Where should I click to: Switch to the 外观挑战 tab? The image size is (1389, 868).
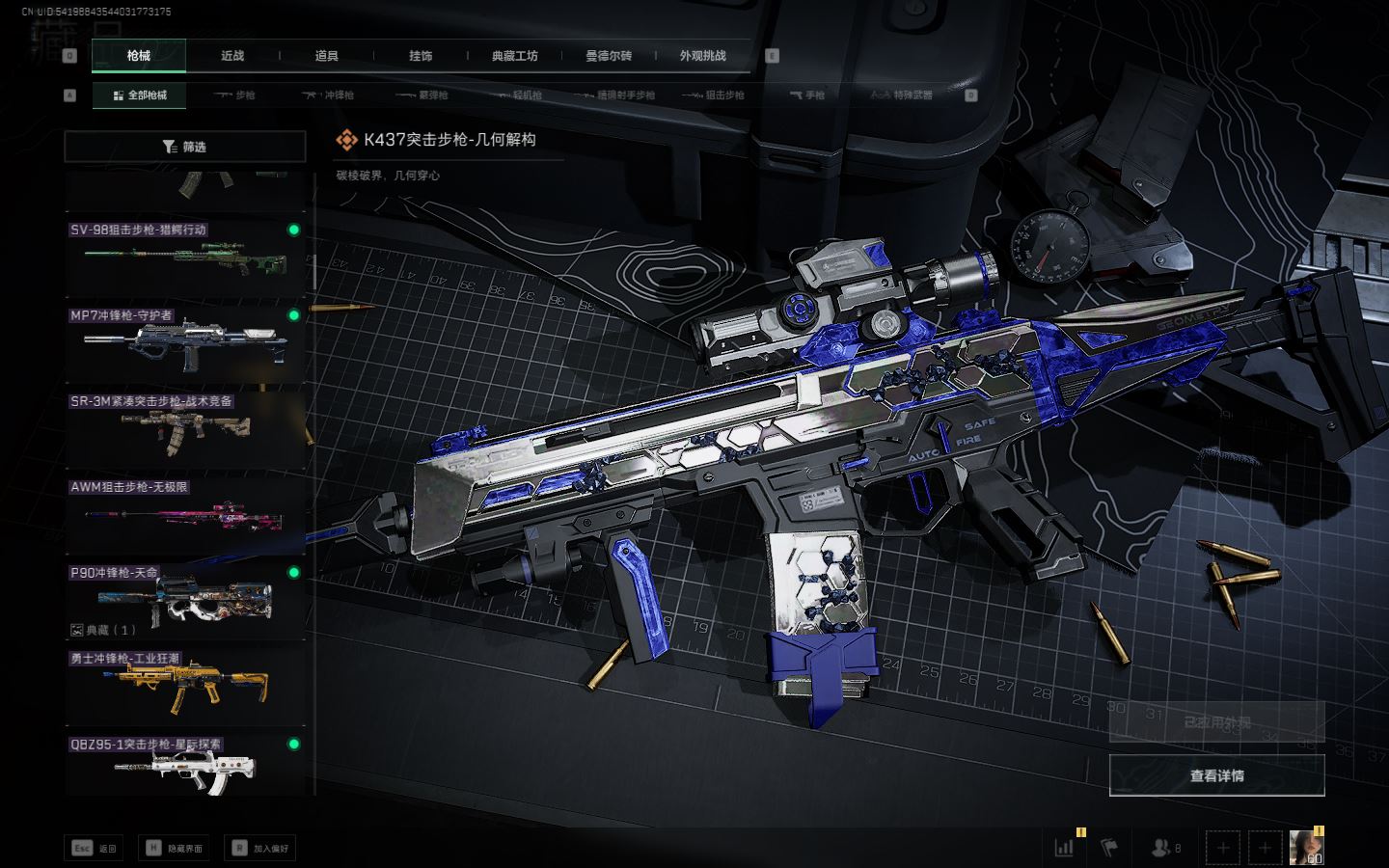[702, 56]
